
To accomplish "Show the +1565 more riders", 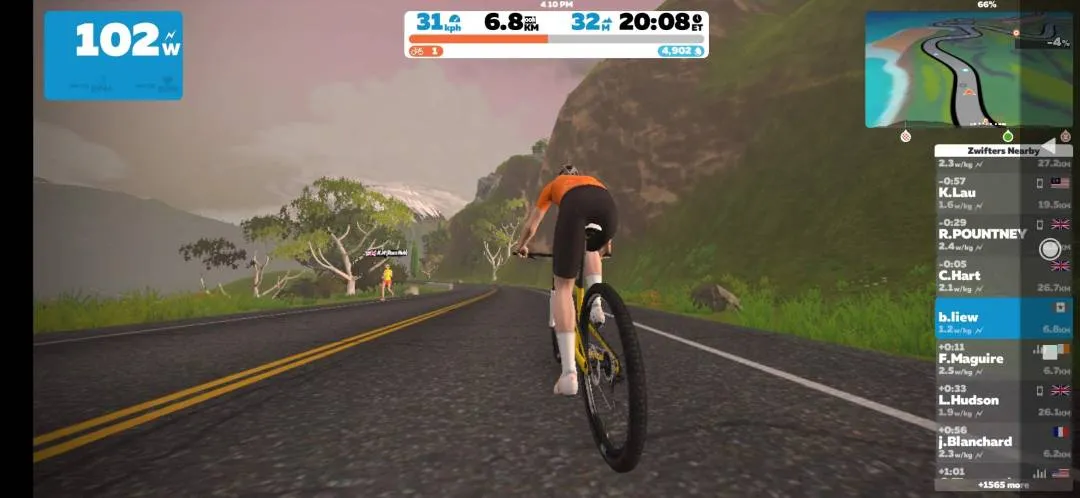I will [1003, 484].
